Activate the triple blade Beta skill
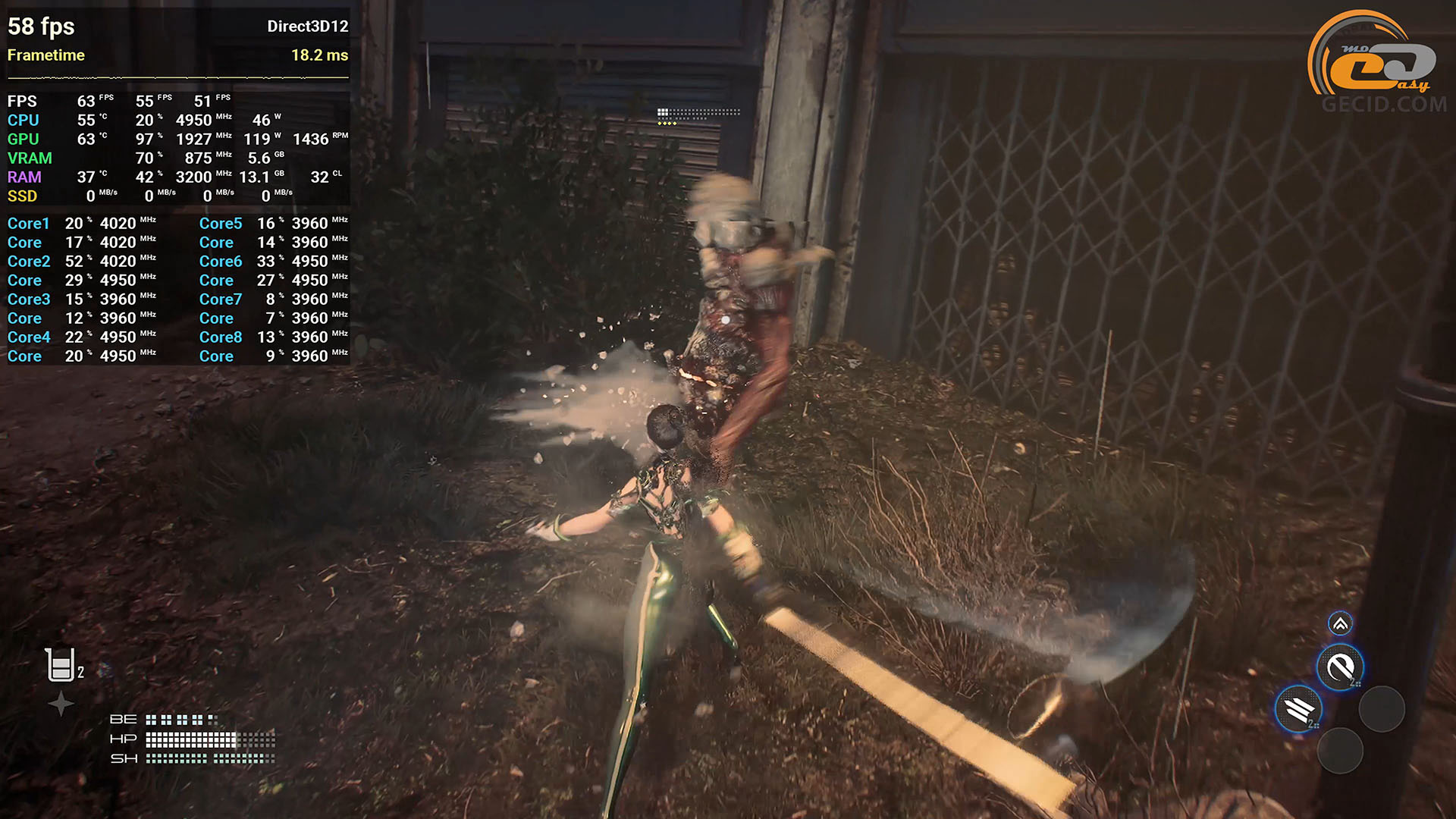1456x819 pixels. (1299, 709)
